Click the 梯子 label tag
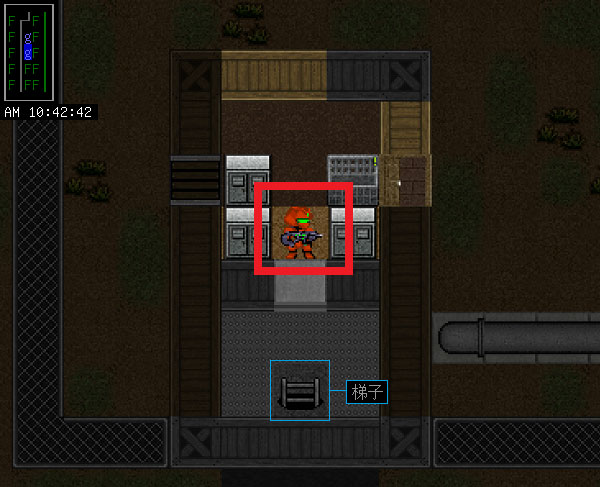The image size is (600, 487). coord(367,392)
